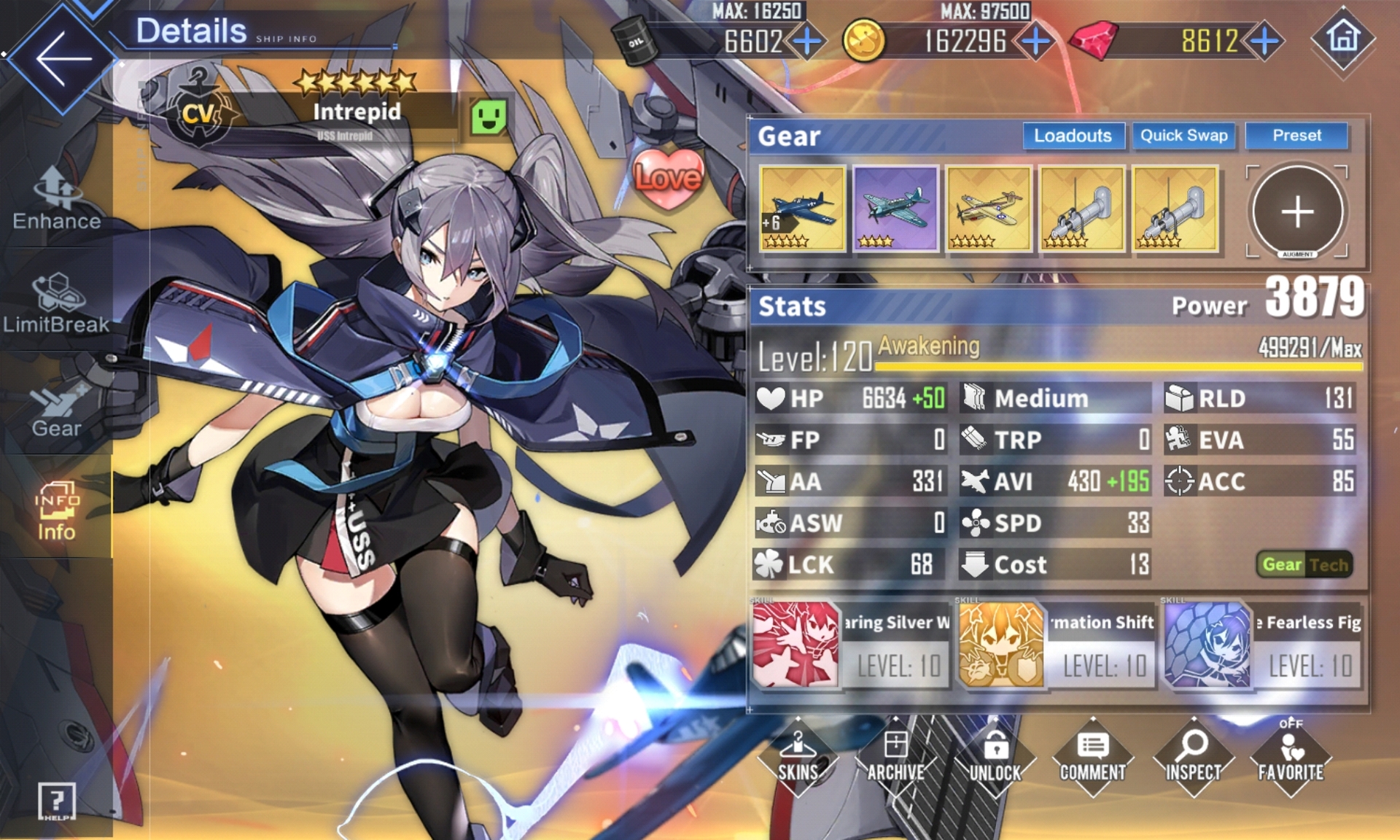The width and height of the screenshot is (1400, 840).
Task: Add more coins with the plus button
Action: [1035, 42]
